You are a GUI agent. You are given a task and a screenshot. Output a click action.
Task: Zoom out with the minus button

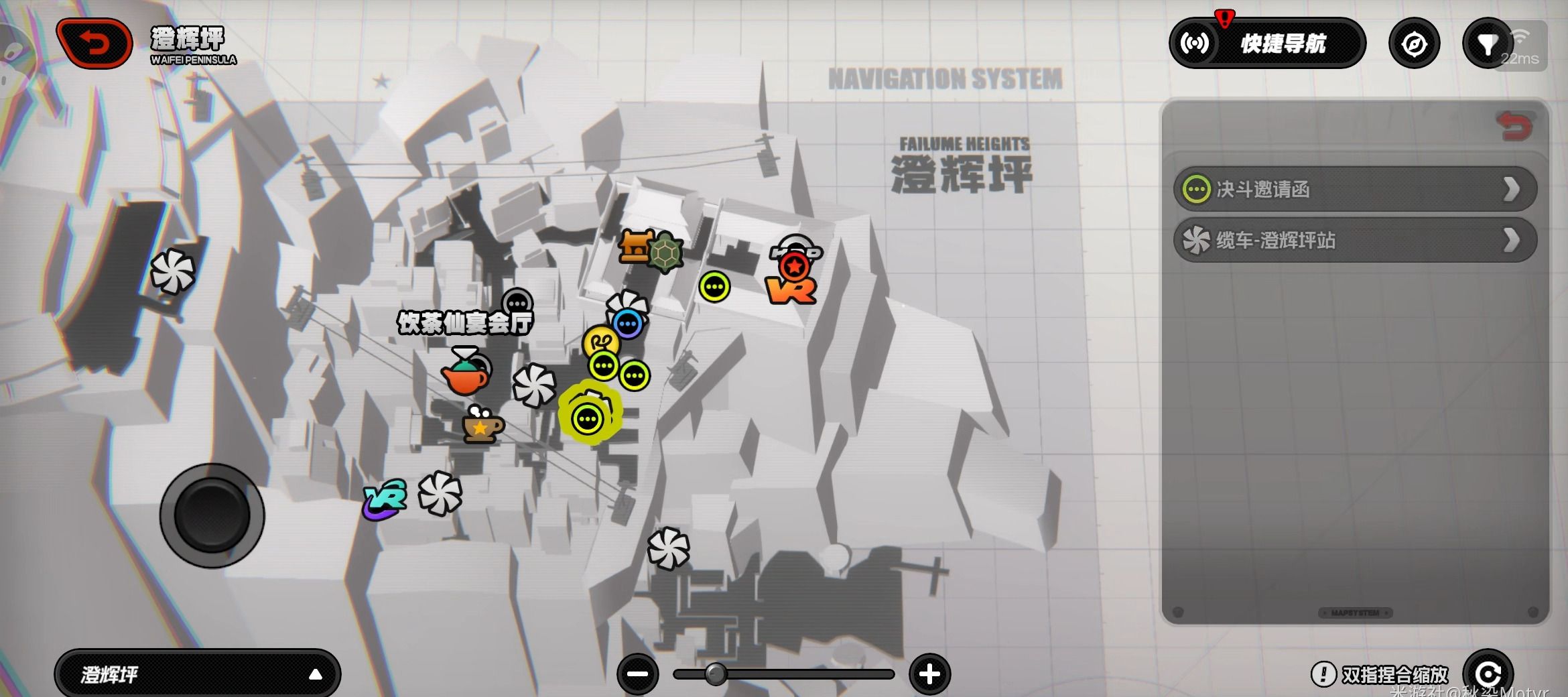point(637,674)
